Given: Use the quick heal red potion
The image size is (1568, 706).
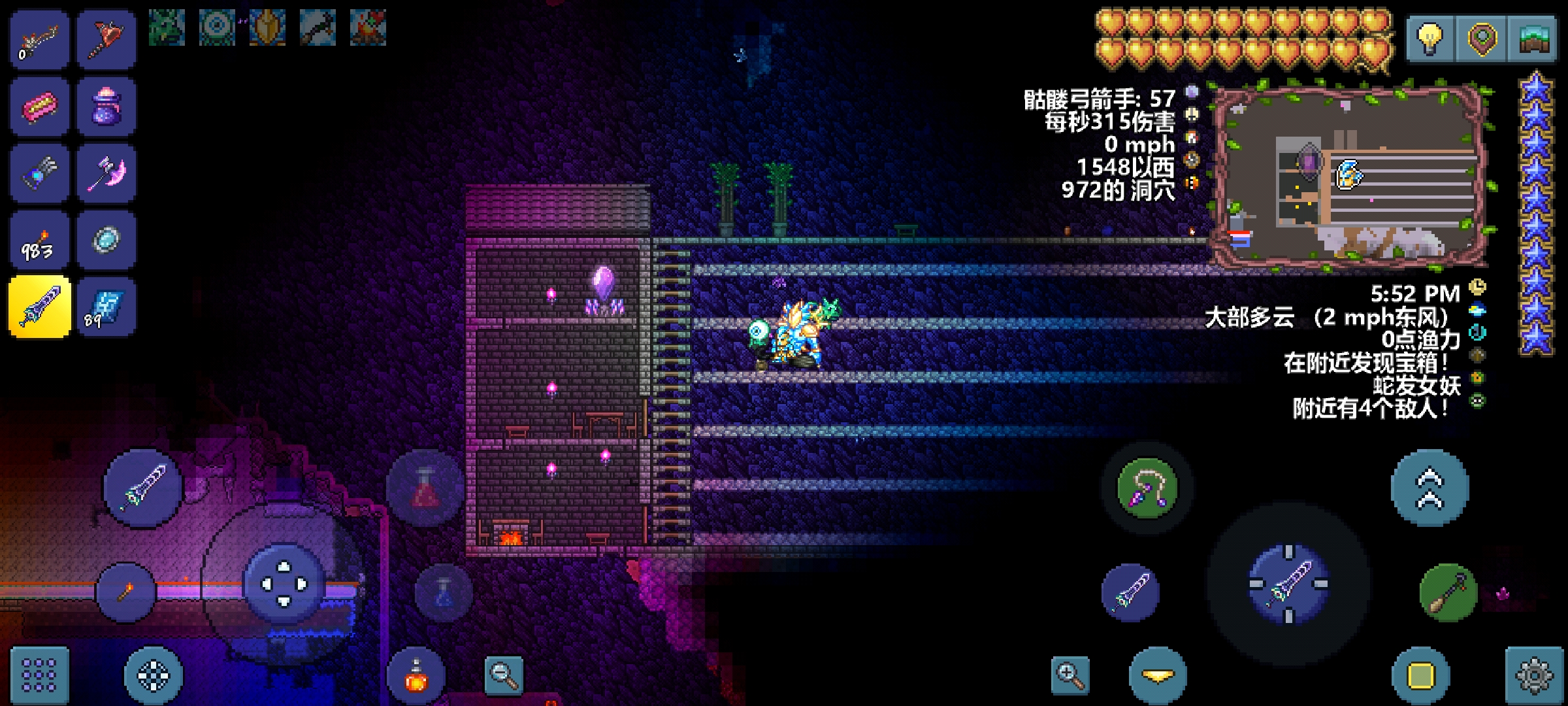Looking at the screenshot, I should tap(425, 488).
